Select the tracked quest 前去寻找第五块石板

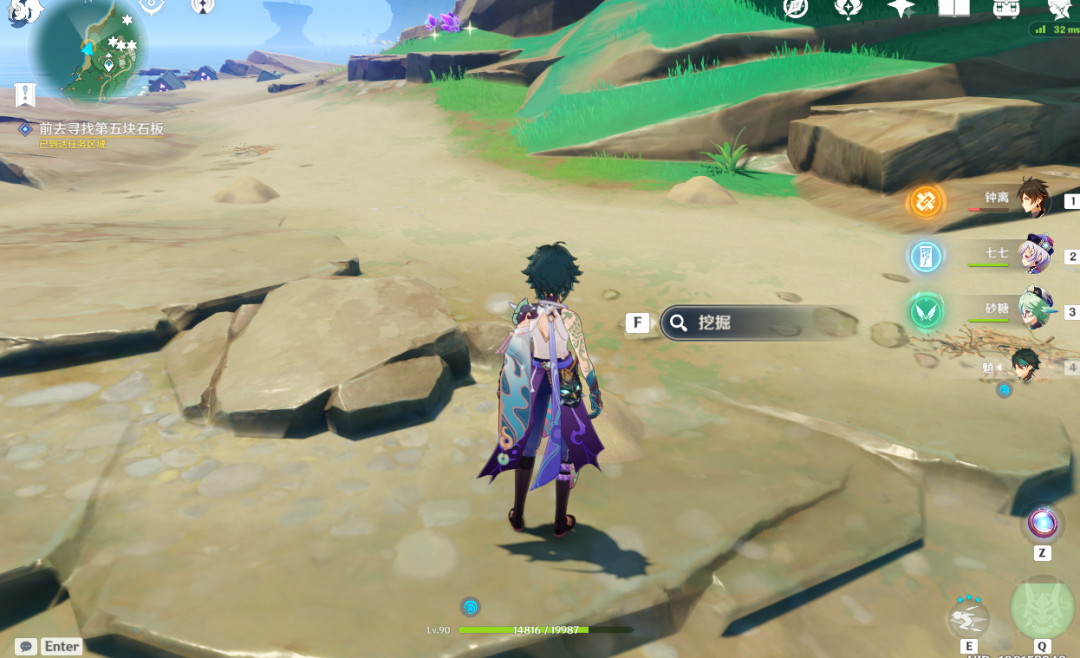point(100,129)
